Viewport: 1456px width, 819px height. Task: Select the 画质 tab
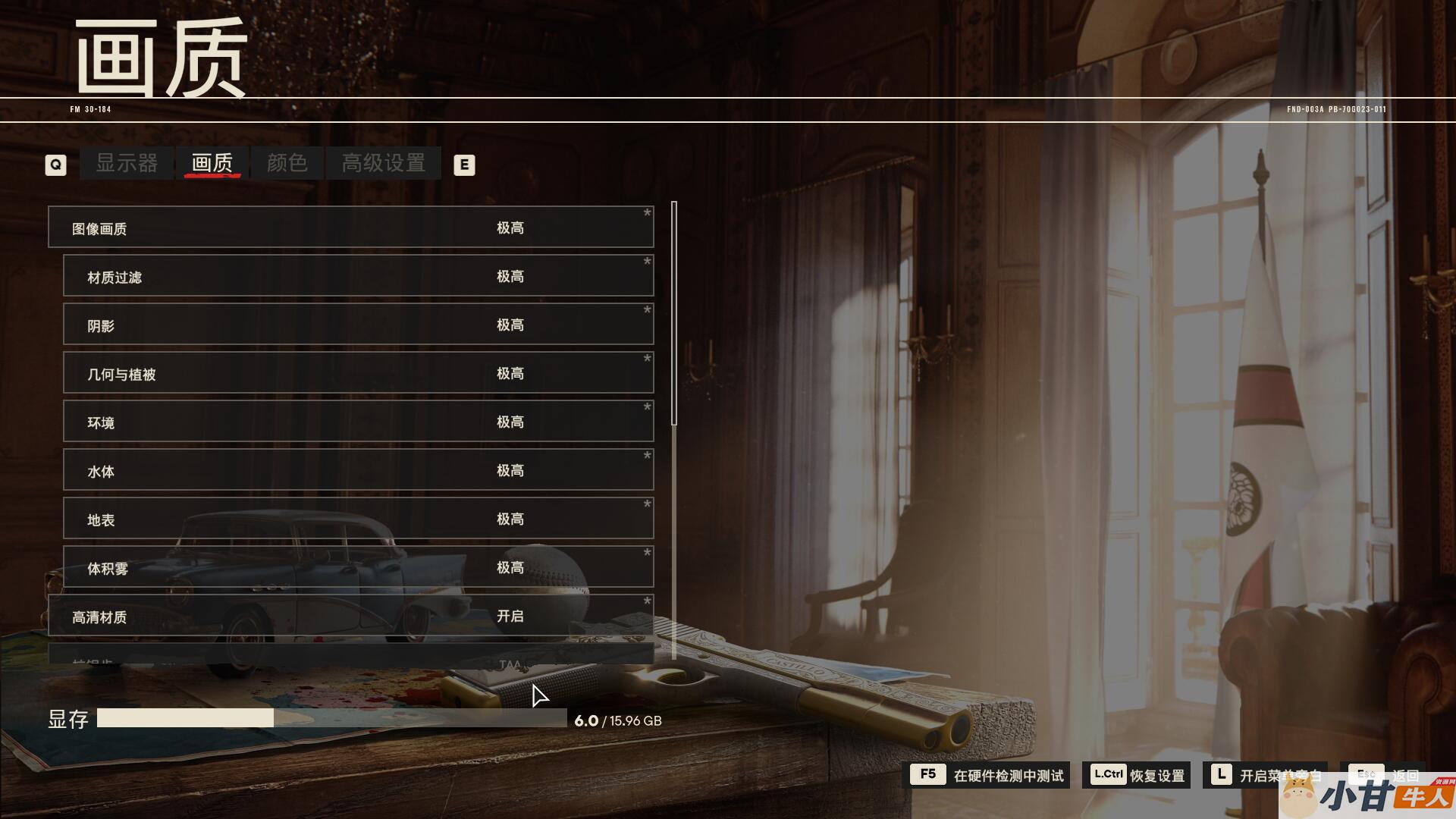[212, 163]
